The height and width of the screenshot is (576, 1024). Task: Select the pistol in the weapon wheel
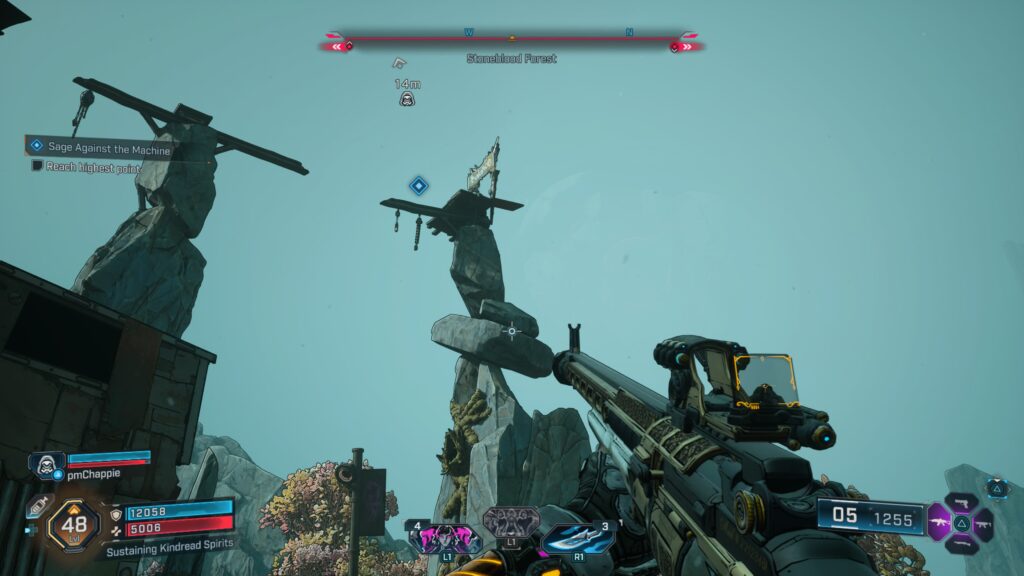[x=961, y=502]
